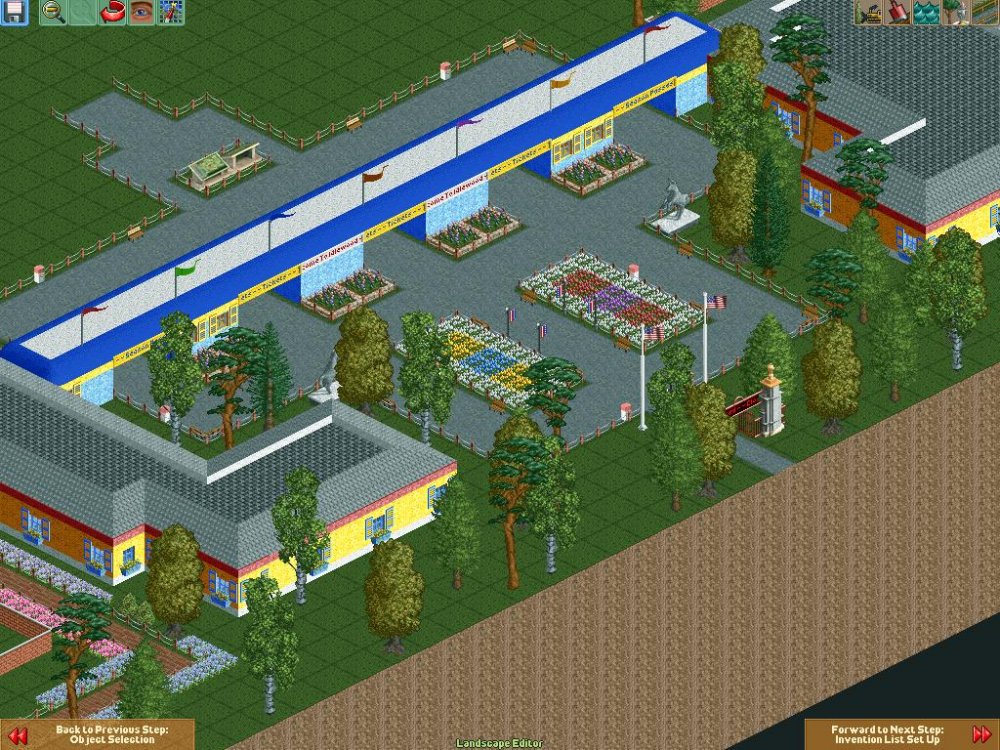Select the bulldozer clear scenery tool

(x=867, y=12)
